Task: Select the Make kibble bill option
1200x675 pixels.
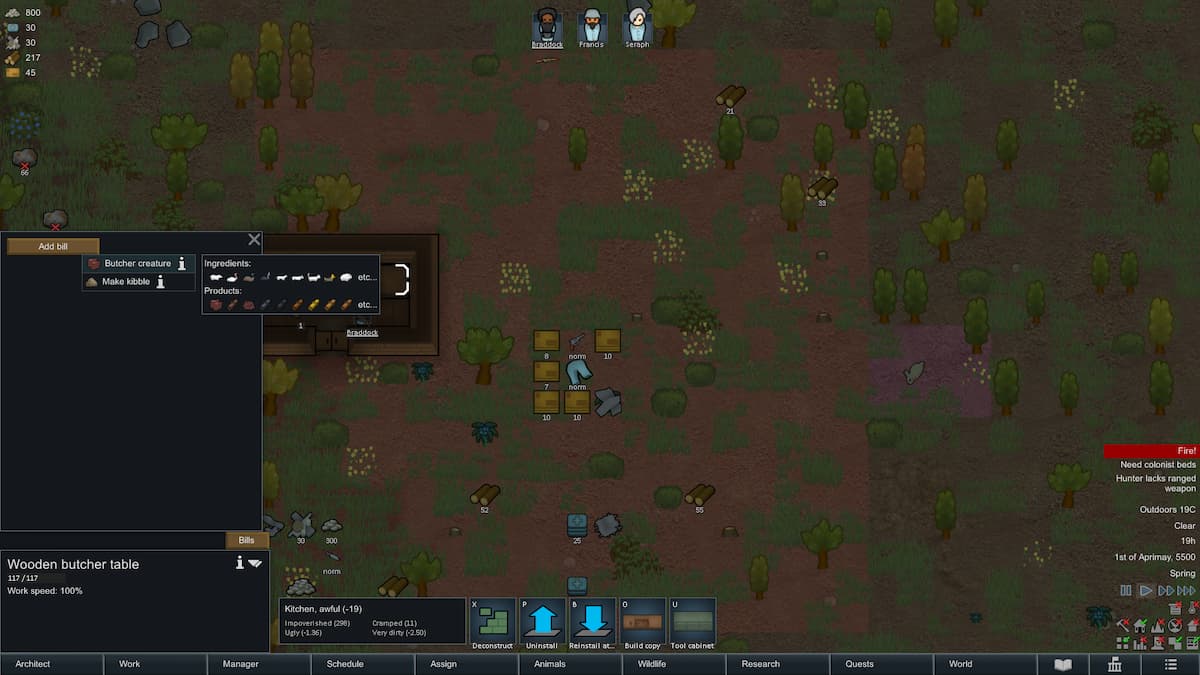Action: (x=125, y=282)
